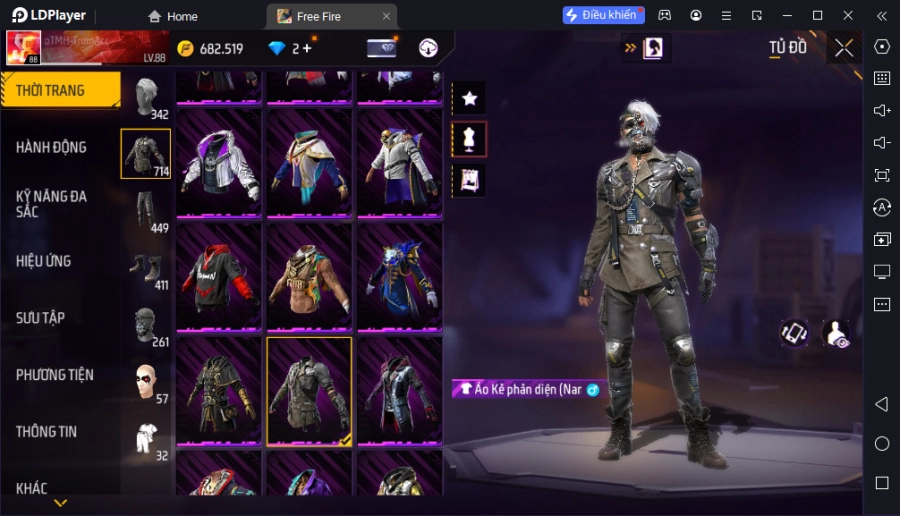Go to the Sưu Tập collection
The height and width of the screenshot is (516, 900).
click(40, 318)
